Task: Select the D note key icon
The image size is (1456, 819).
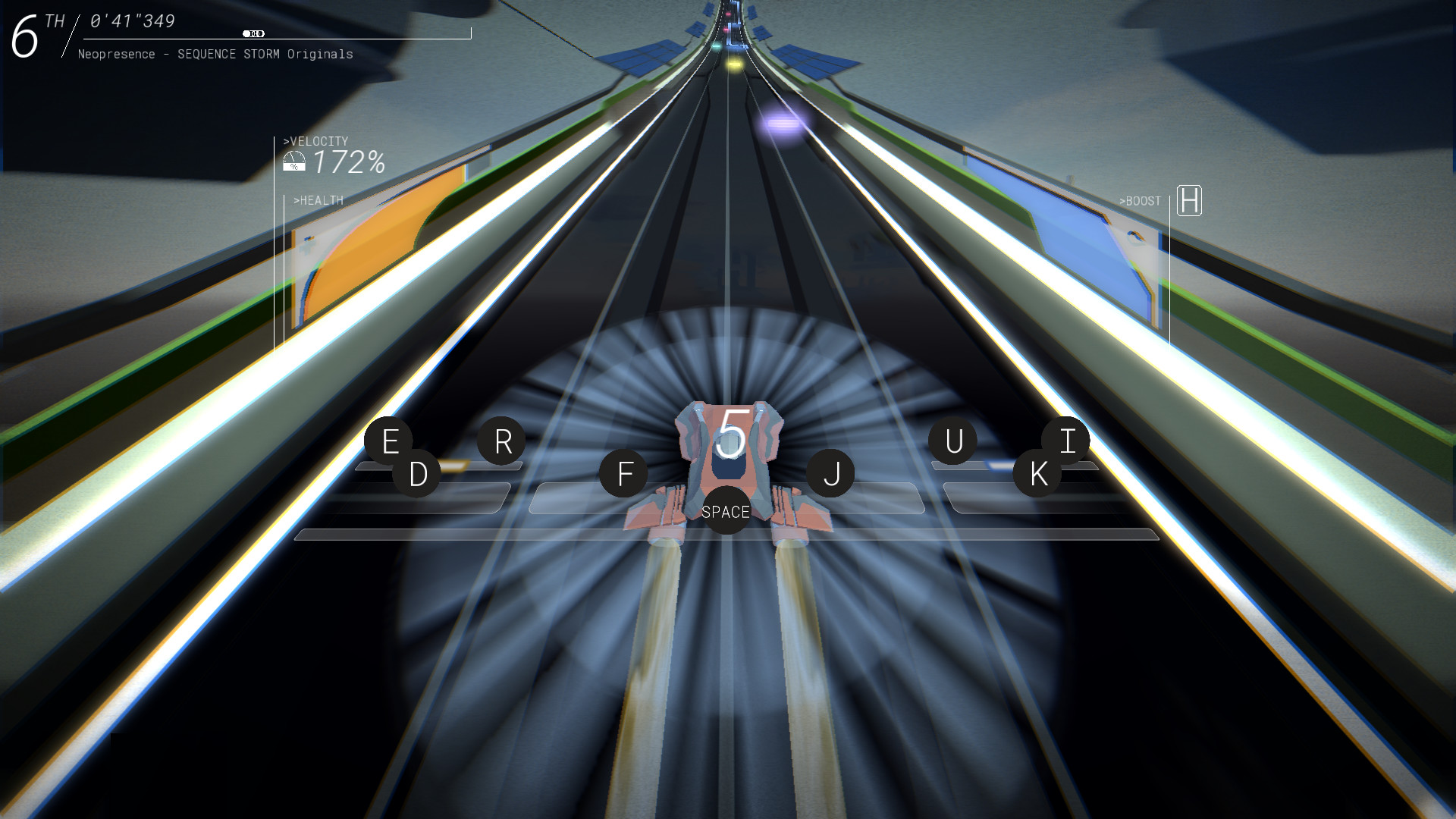Action: click(x=414, y=474)
